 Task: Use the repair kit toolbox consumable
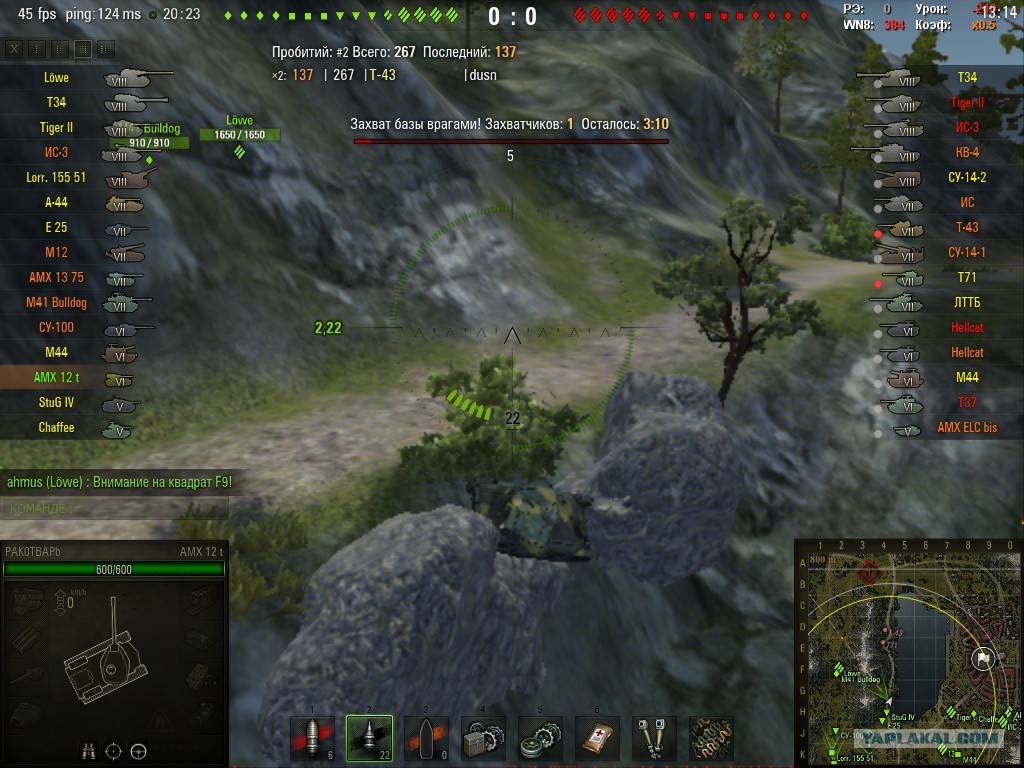click(483, 739)
